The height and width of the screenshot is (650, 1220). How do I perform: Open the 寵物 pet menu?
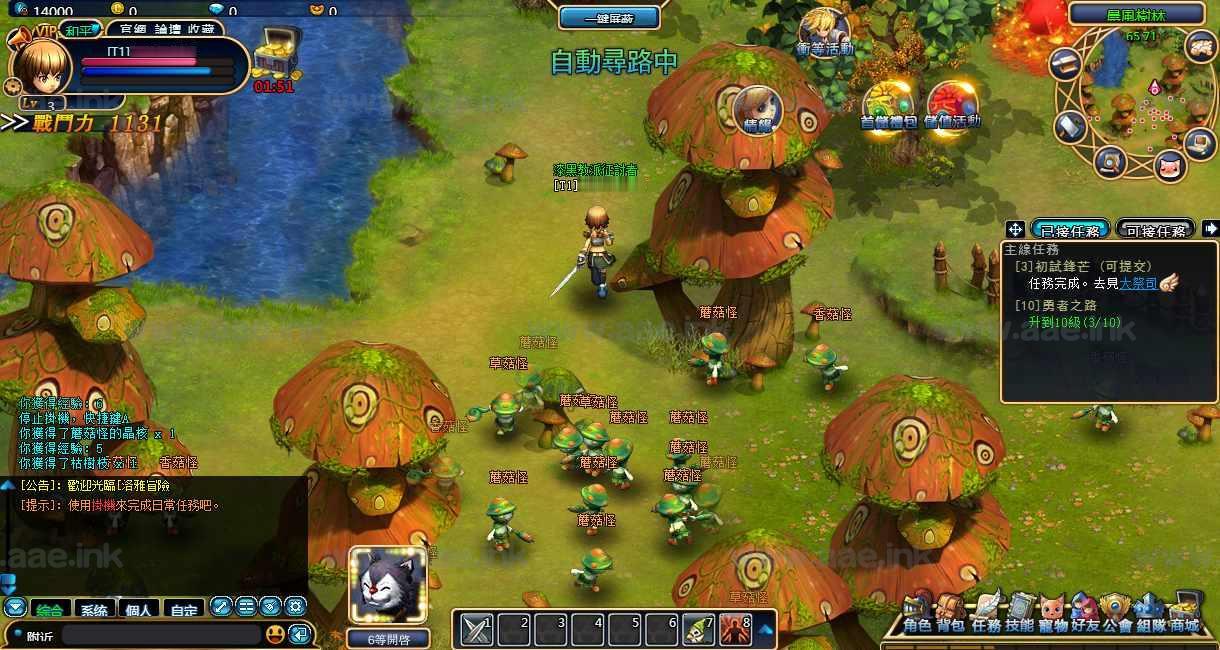coord(1052,611)
